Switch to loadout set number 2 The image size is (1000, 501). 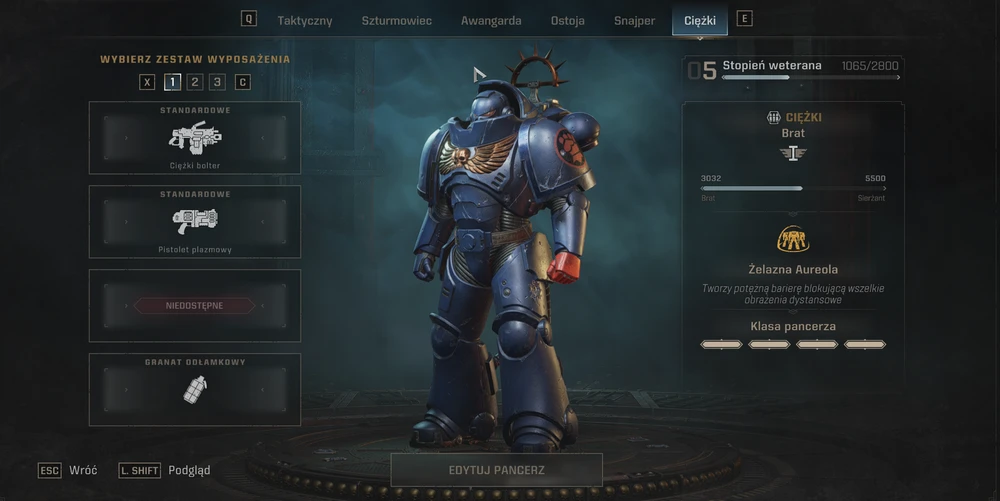coord(195,82)
